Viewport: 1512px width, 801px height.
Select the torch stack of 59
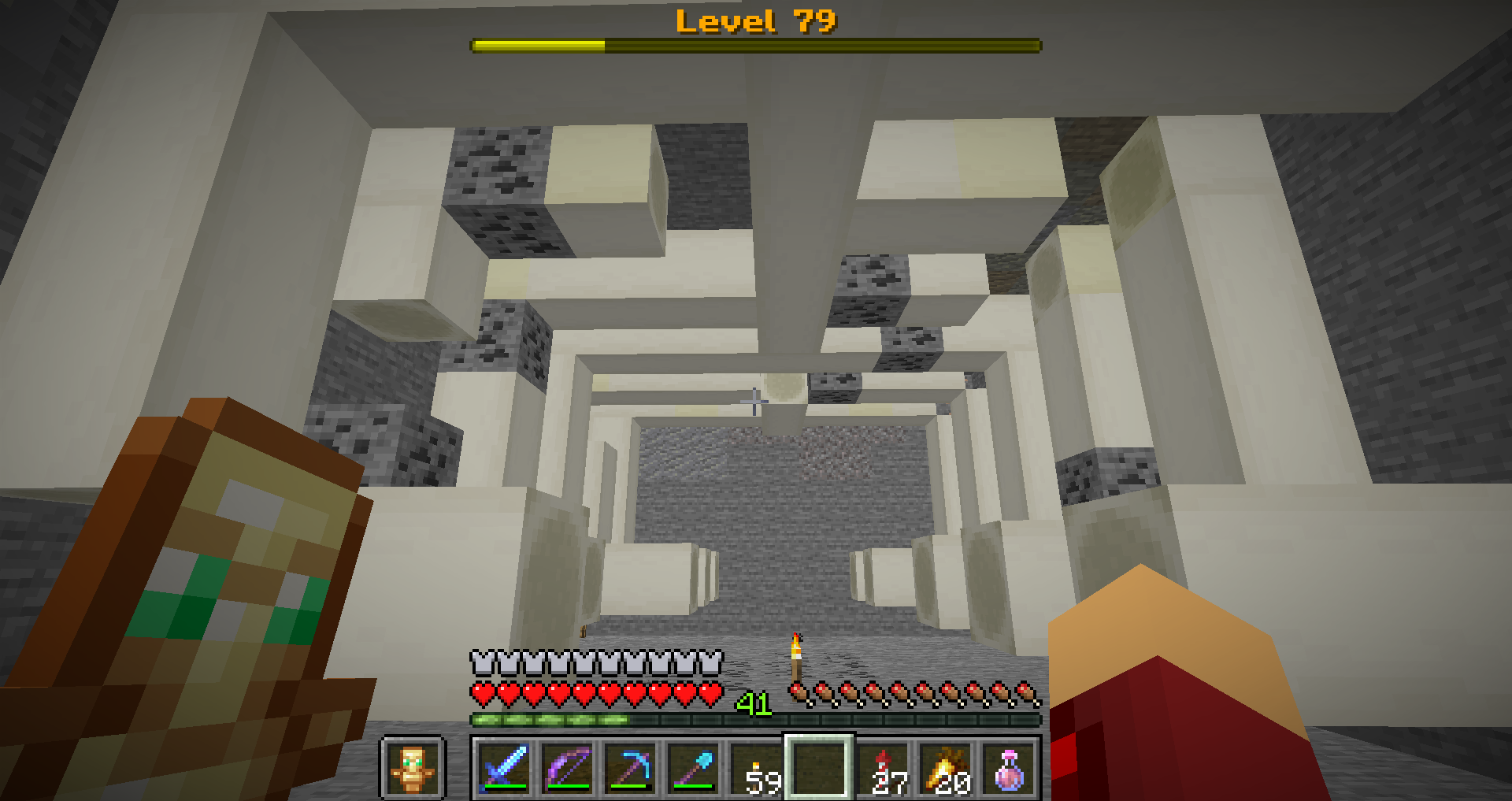tap(756, 768)
